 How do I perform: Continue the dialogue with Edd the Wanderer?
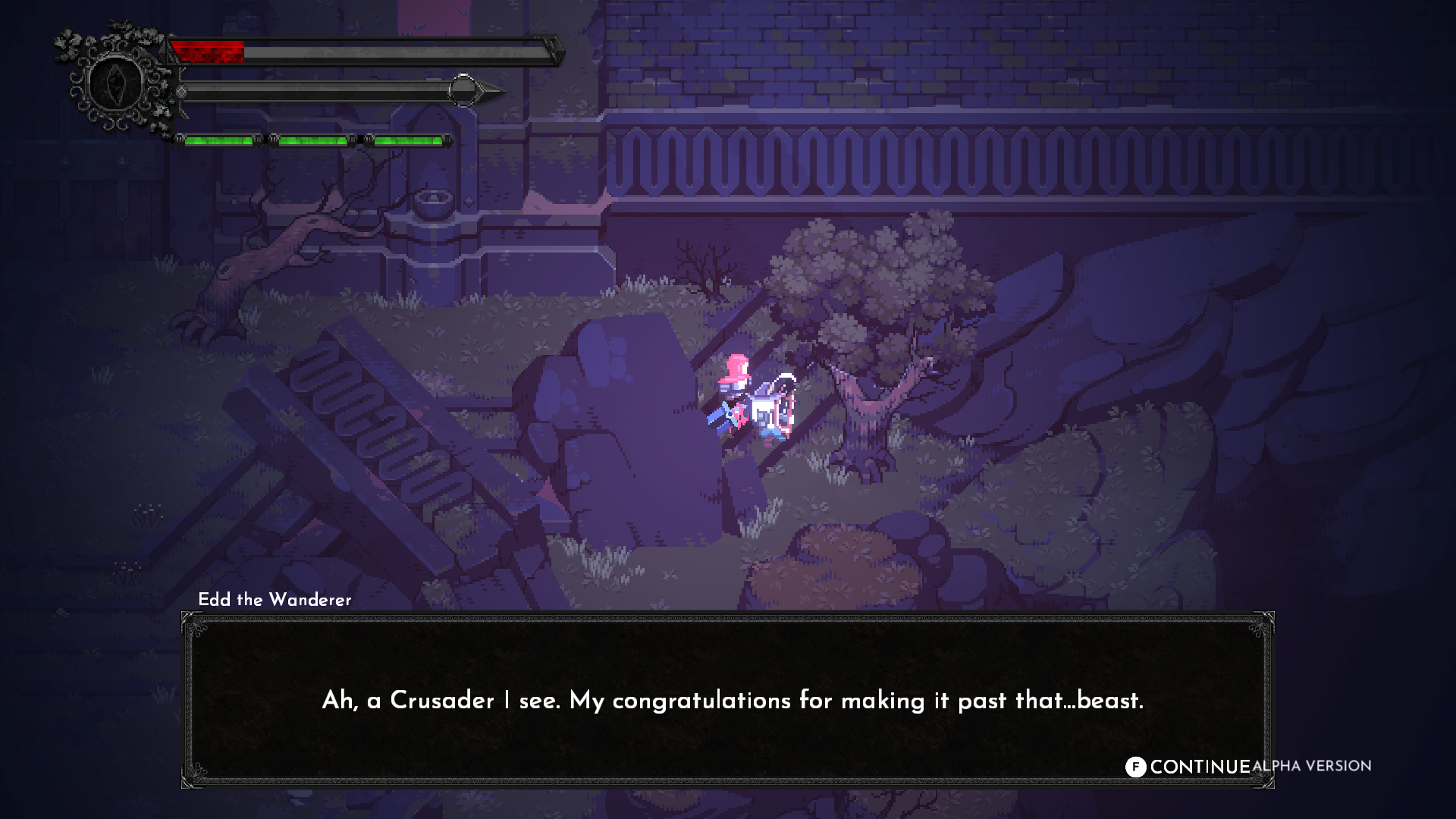pyautogui.click(x=1188, y=767)
